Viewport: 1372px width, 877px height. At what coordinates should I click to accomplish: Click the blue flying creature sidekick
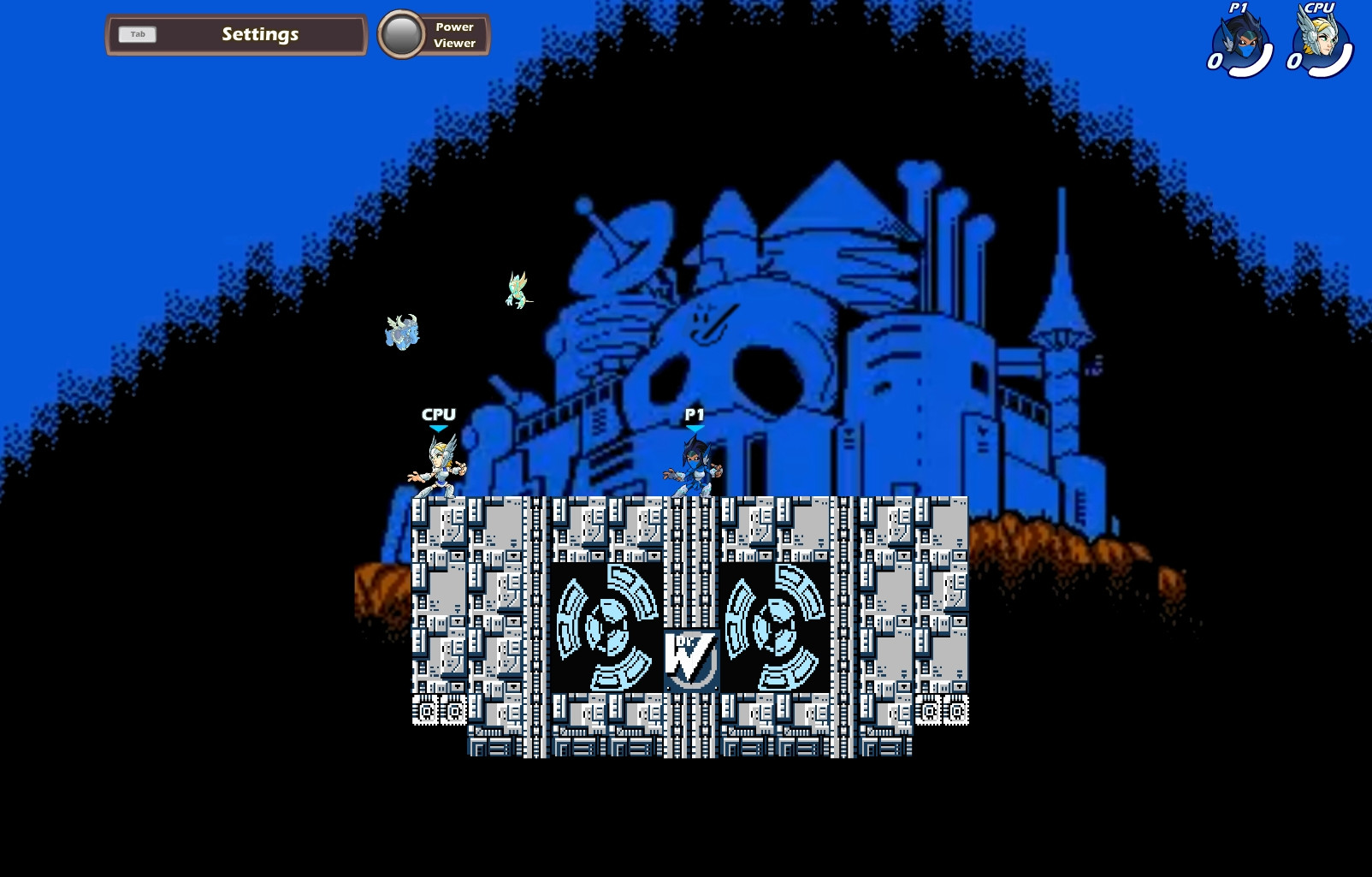click(402, 332)
